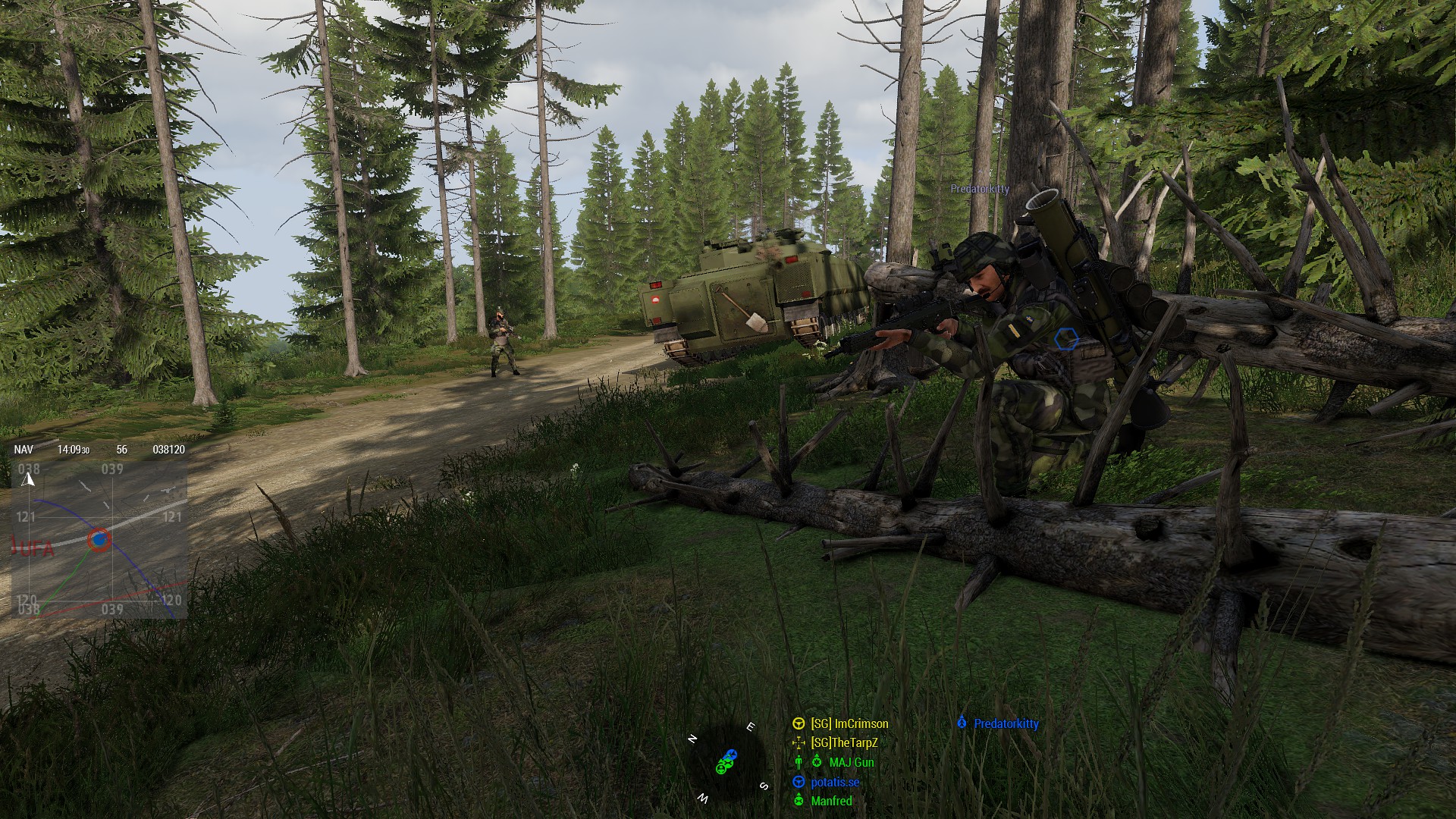Select the red circle position marker on GPS
The height and width of the screenshot is (819, 1456).
(99, 540)
